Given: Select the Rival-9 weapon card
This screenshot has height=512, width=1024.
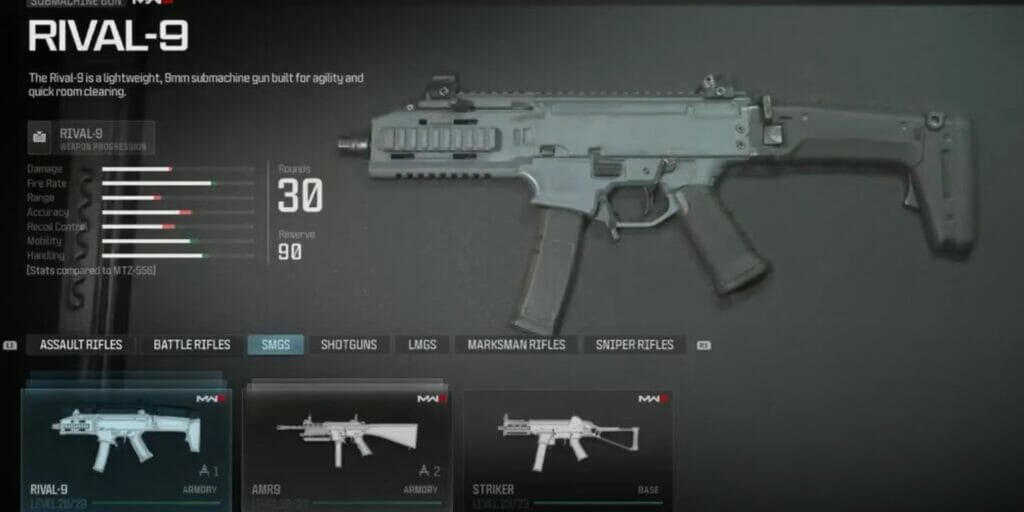Looking at the screenshot, I should pos(126,445).
